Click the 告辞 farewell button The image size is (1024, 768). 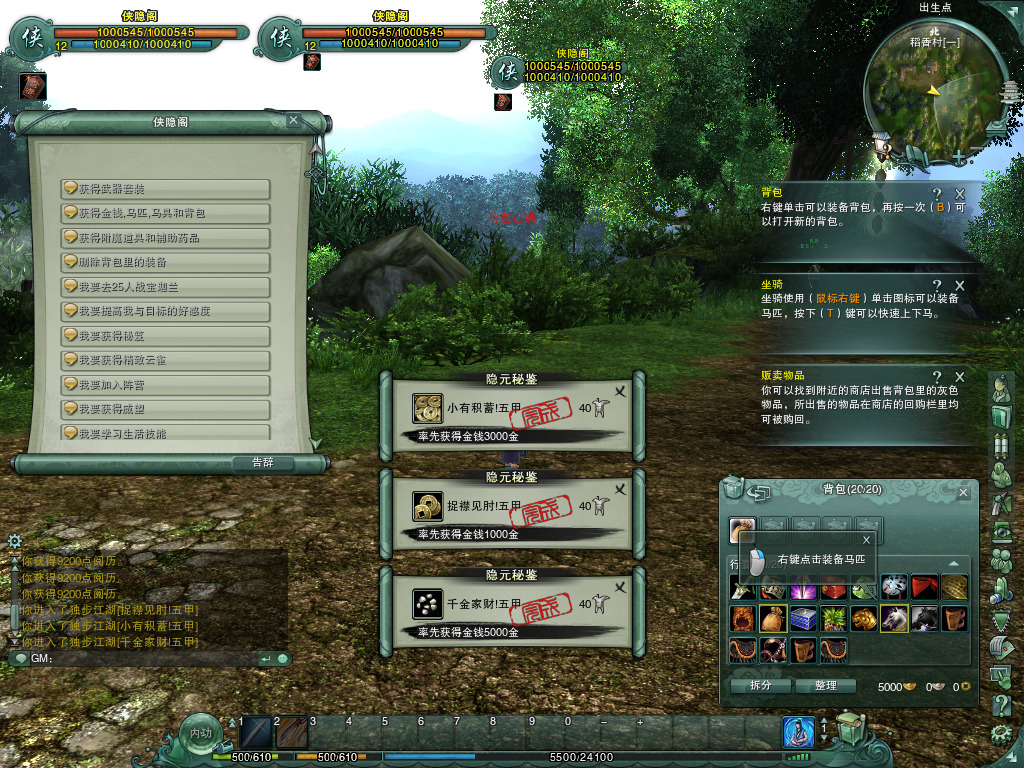(262, 463)
